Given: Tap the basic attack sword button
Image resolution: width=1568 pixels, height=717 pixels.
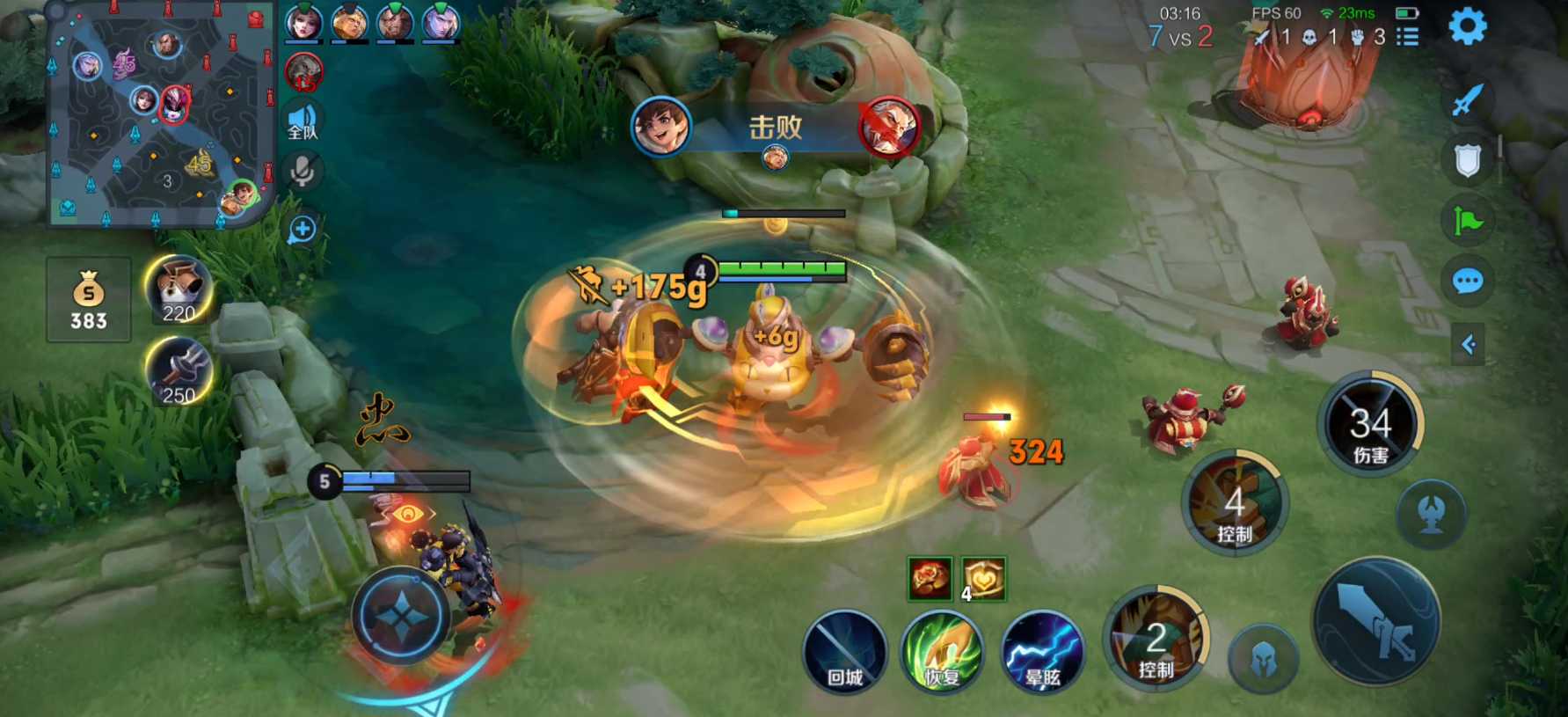Looking at the screenshot, I should pyautogui.click(x=1376, y=622).
